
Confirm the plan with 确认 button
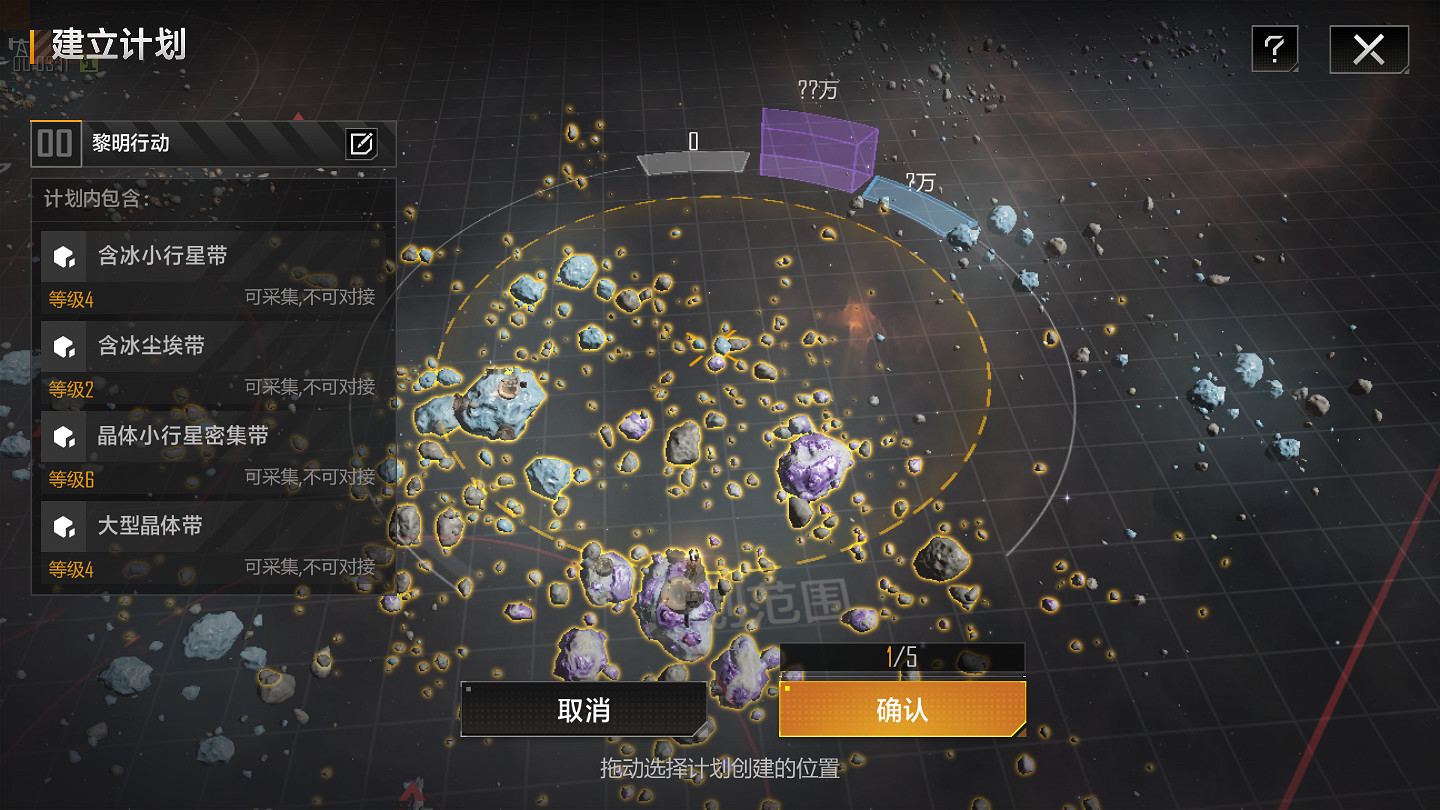pyautogui.click(x=902, y=710)
